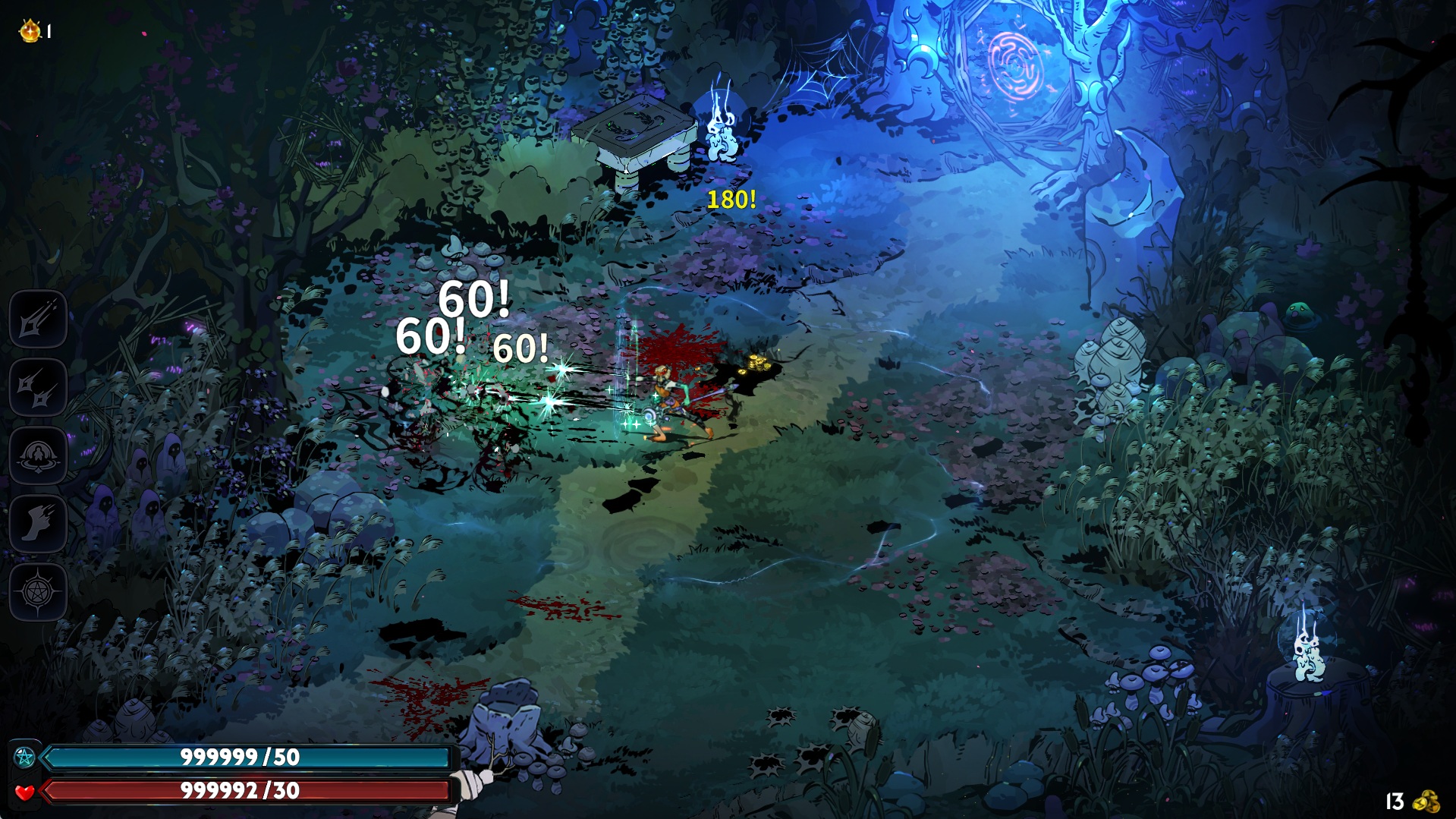Click the gold coins currency icon
The height and width of the screenshot is (819, 1456).
coord(1426,802)
